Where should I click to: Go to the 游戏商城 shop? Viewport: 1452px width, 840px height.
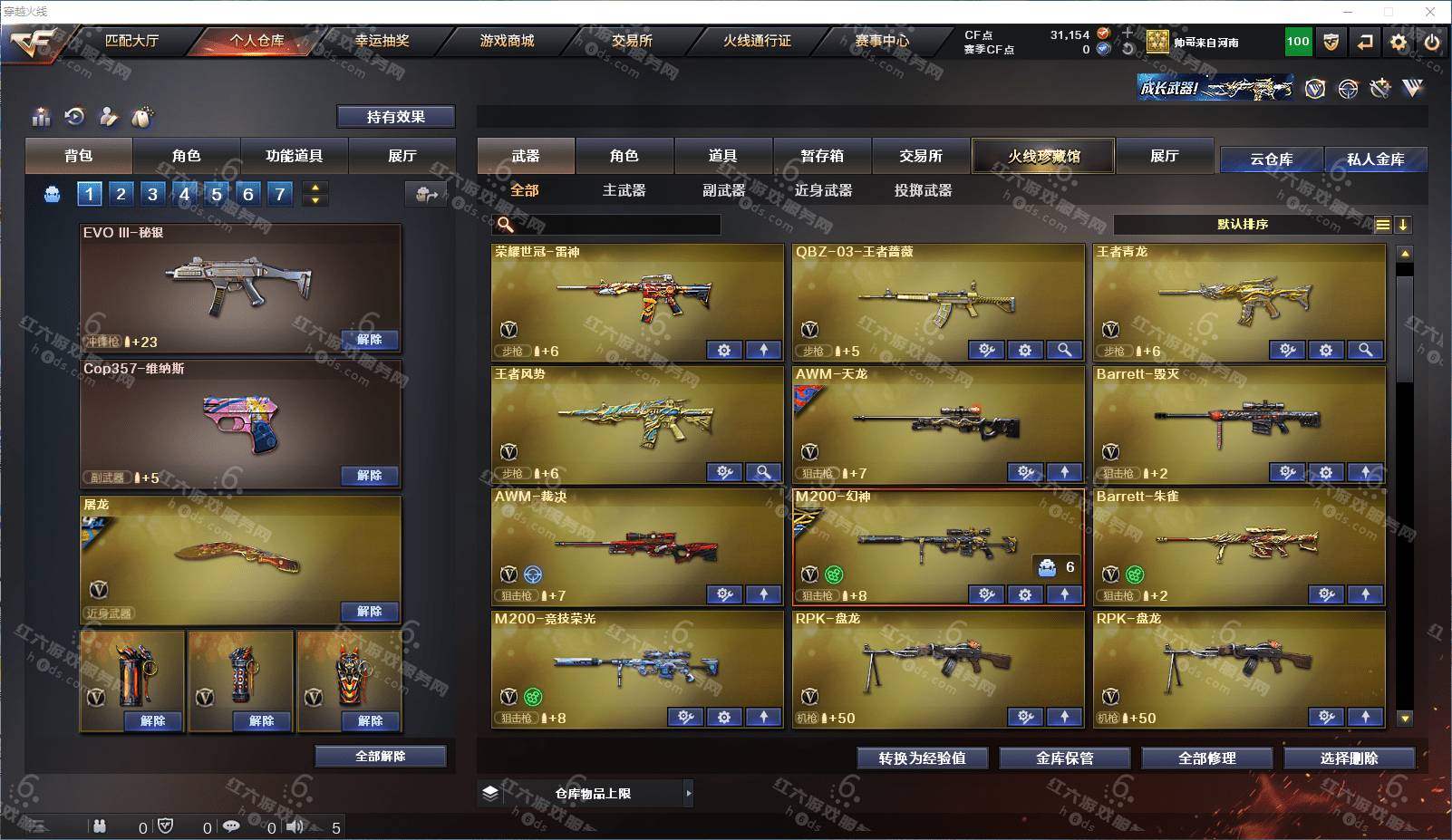507,41
